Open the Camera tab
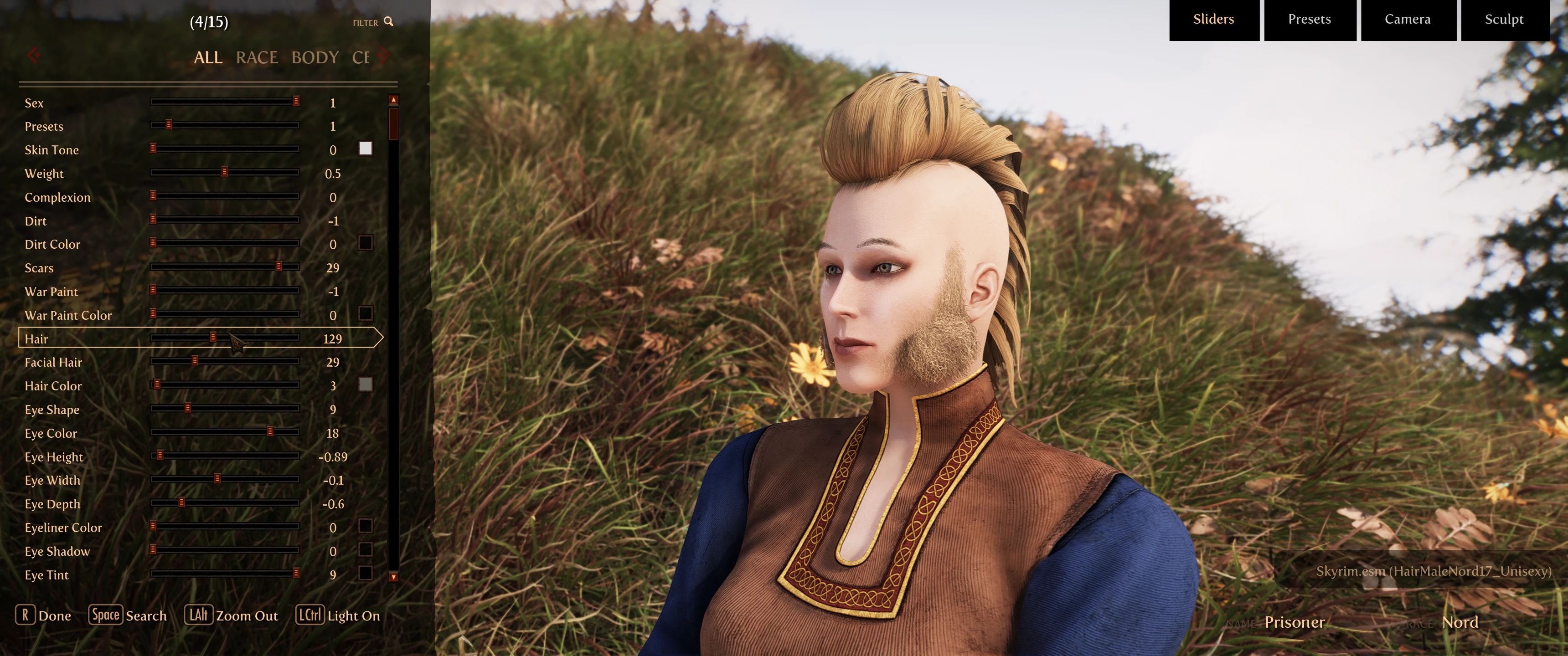The height and width of the screenshot is (656, 1568). pos(1408,19)
